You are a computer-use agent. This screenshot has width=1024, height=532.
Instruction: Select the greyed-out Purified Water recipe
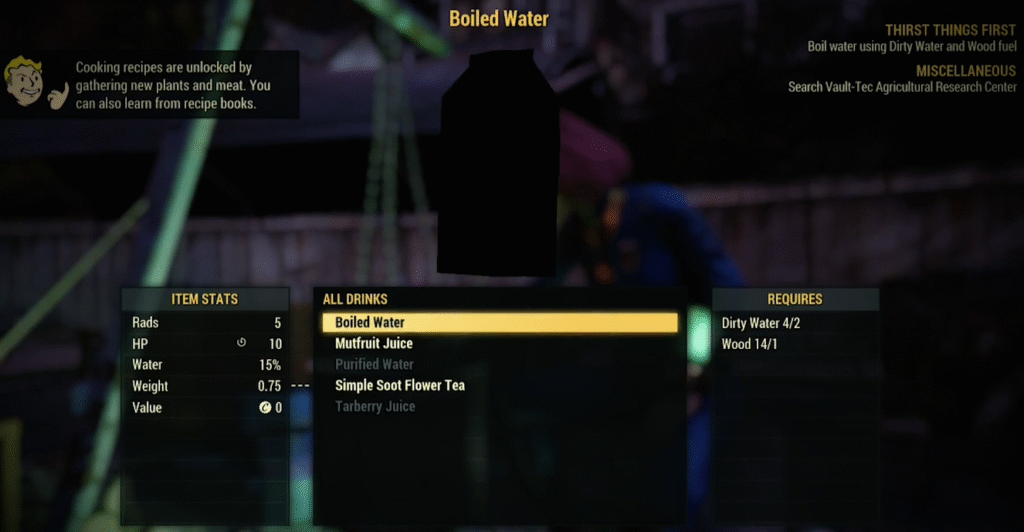[374, 365]
